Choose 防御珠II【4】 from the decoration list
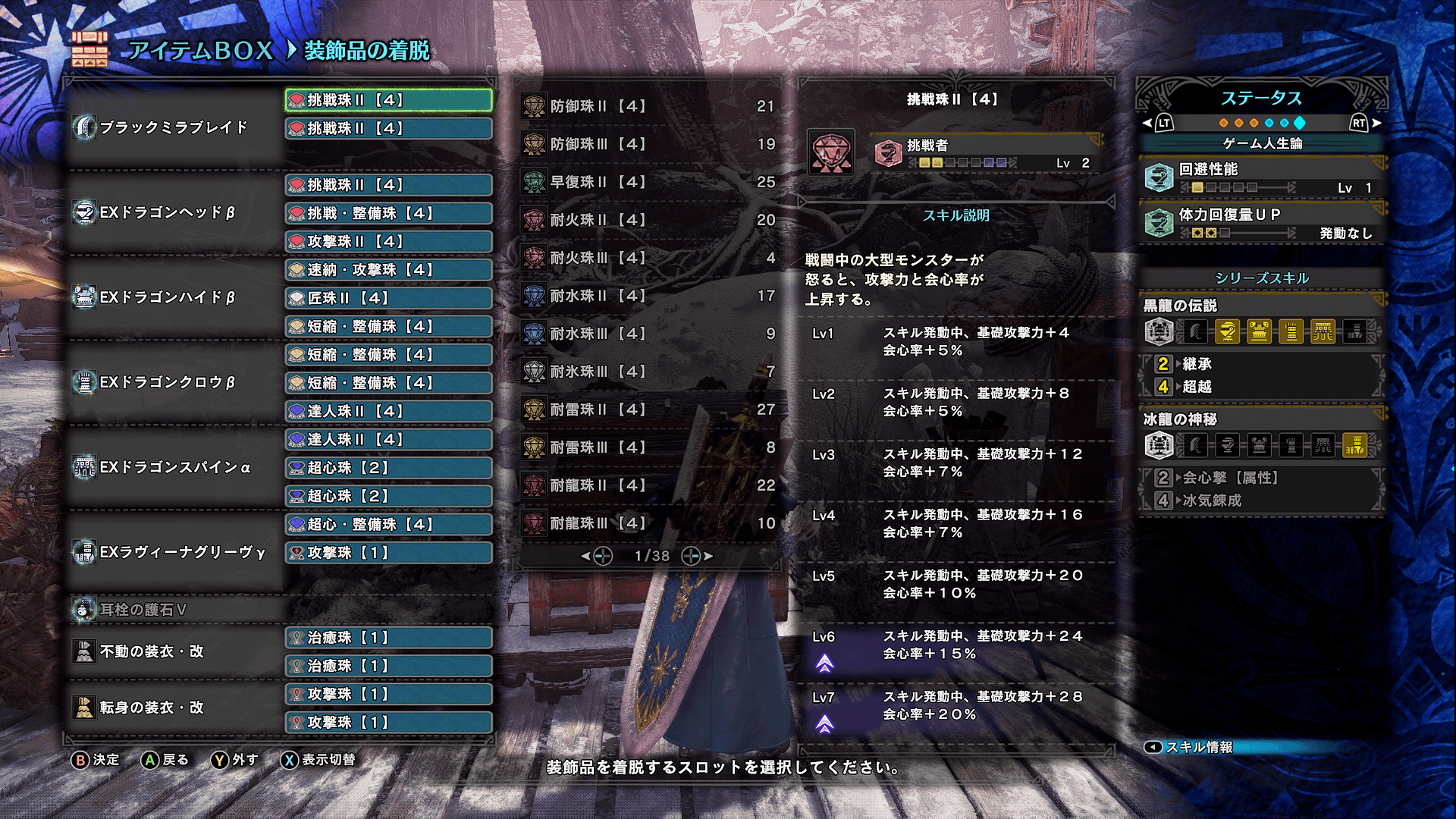 [x=648, y=106]
